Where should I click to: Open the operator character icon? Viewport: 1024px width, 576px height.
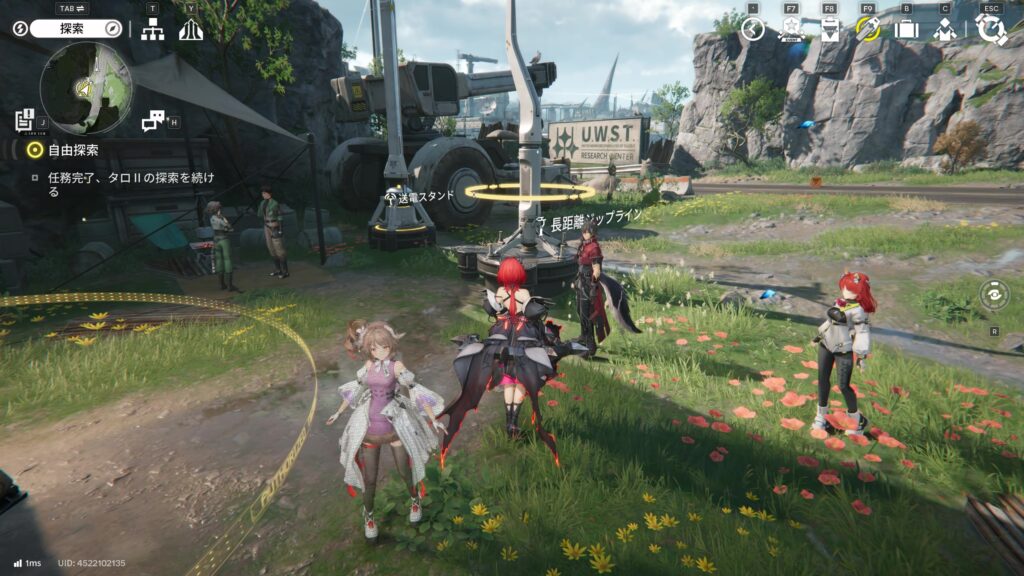click(x=944, y=29)
